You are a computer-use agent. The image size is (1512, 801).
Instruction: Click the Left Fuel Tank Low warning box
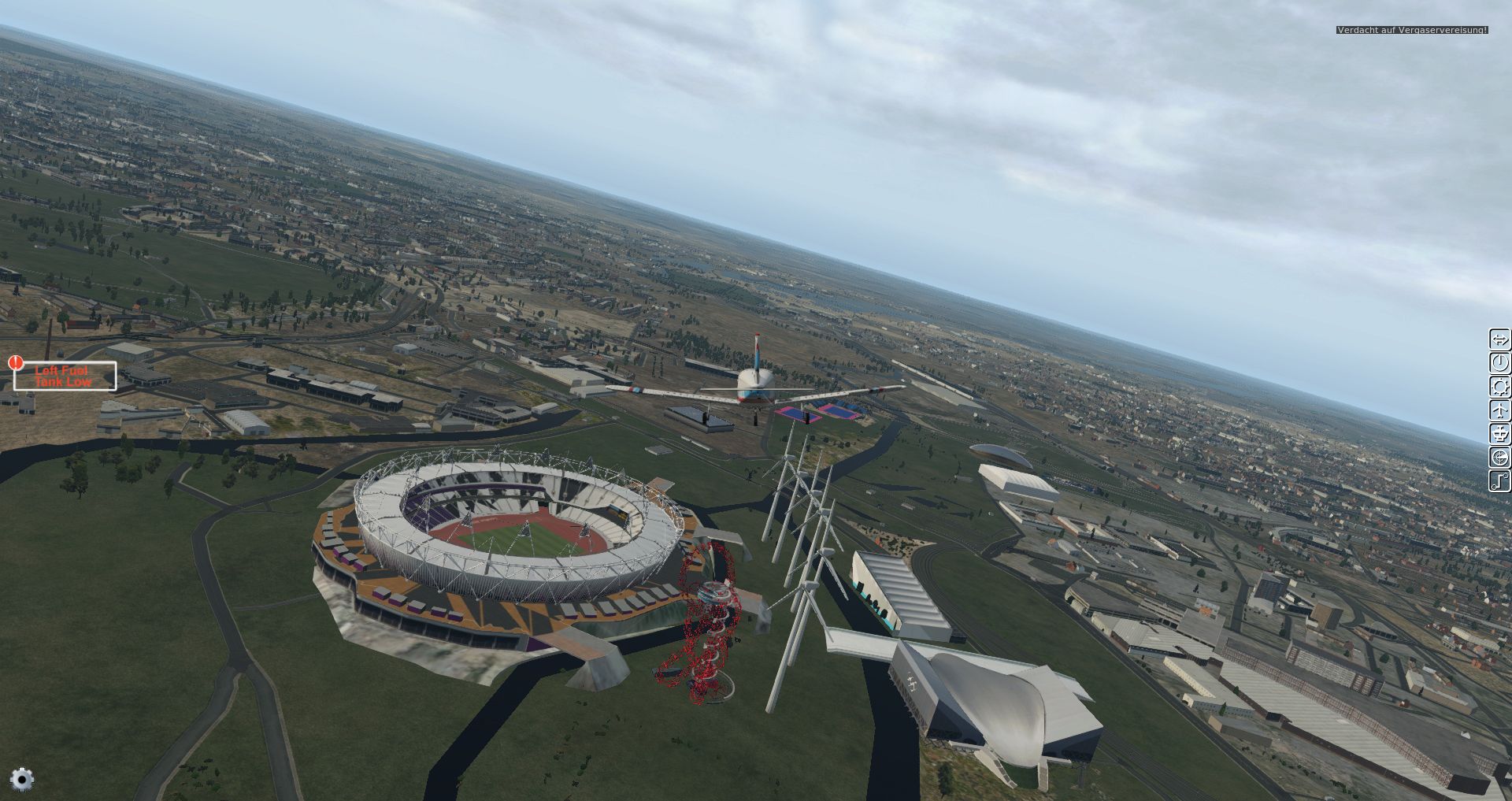pyautogui.click(x=65, y=376)
